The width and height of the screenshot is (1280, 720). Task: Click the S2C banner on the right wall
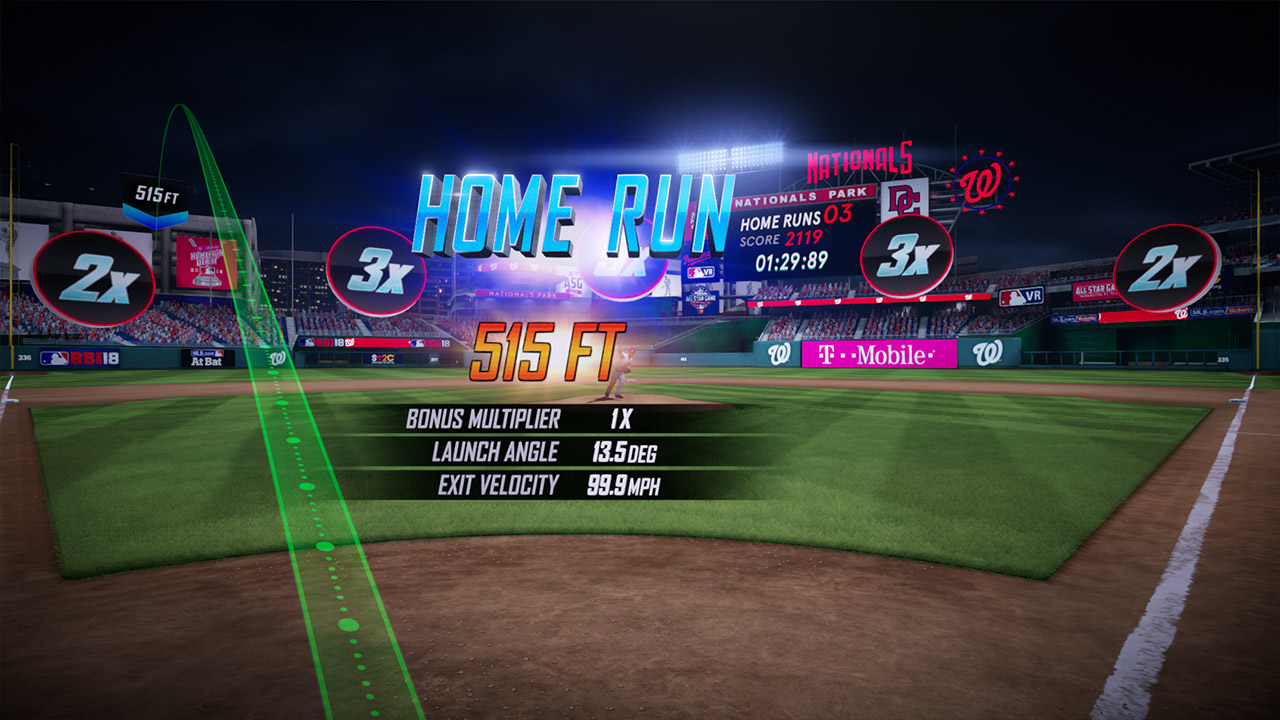click(x=383, y=357)
